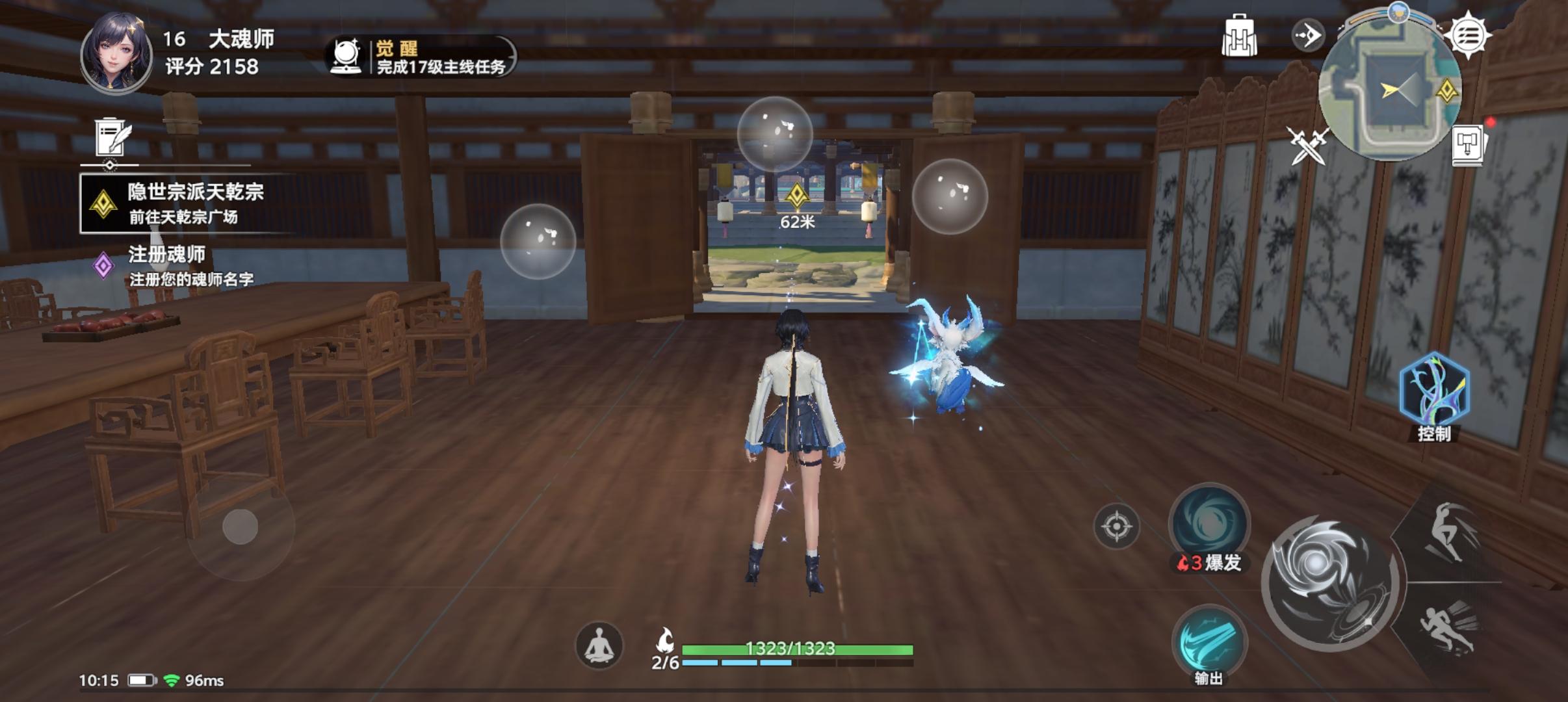Viewport: 1568px width, 702px height.
Task: Select the meditation sit icon
Action: (x=601, y=647)
